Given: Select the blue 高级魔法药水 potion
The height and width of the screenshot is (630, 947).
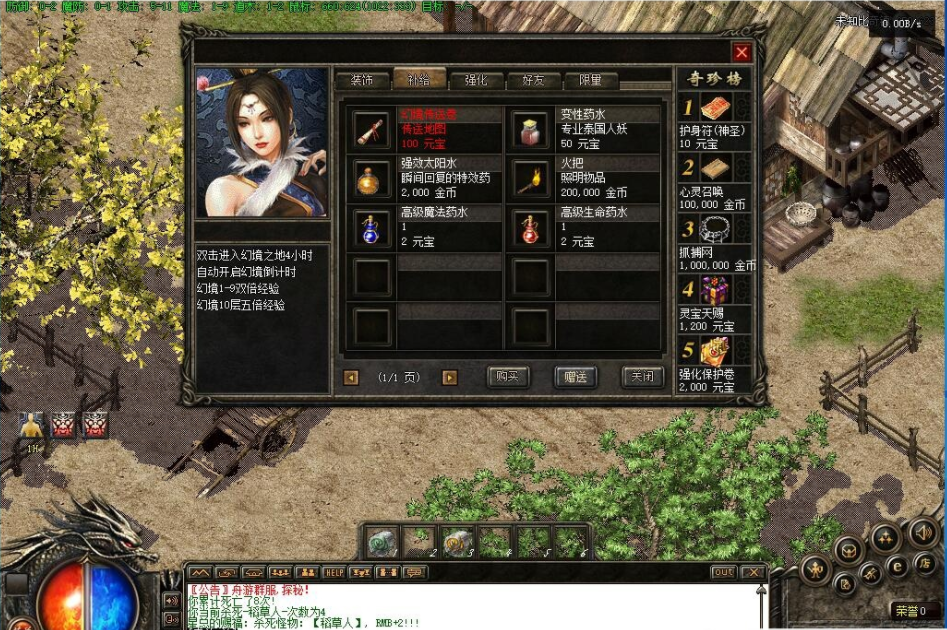Looking at the screenshot, I should pos(373,228).
